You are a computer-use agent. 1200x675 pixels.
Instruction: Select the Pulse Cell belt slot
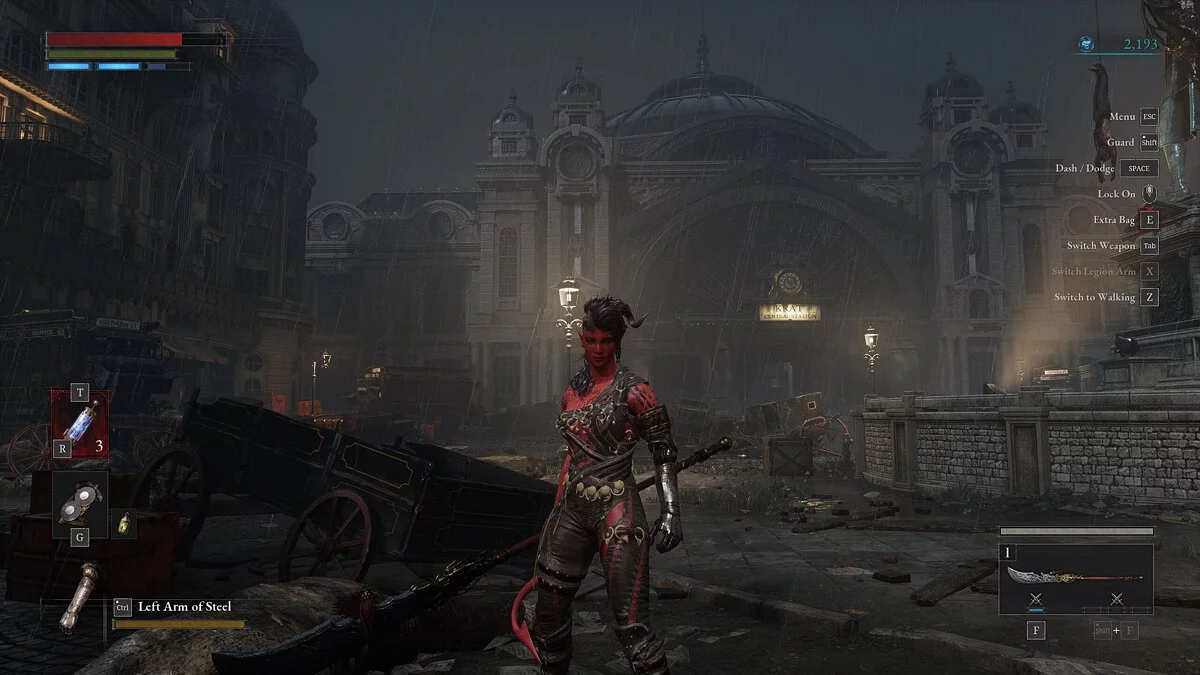point(80,423)
